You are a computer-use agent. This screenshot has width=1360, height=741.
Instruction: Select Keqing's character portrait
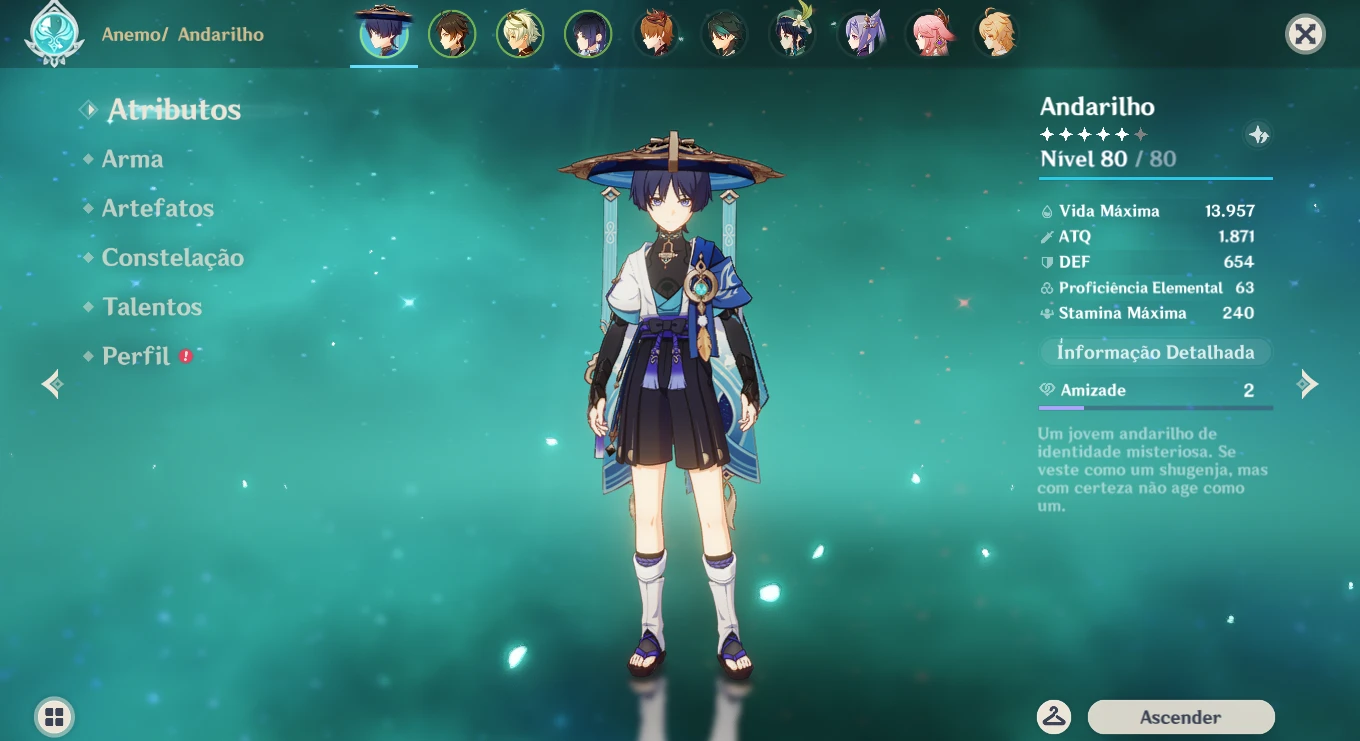pos(861,33)
